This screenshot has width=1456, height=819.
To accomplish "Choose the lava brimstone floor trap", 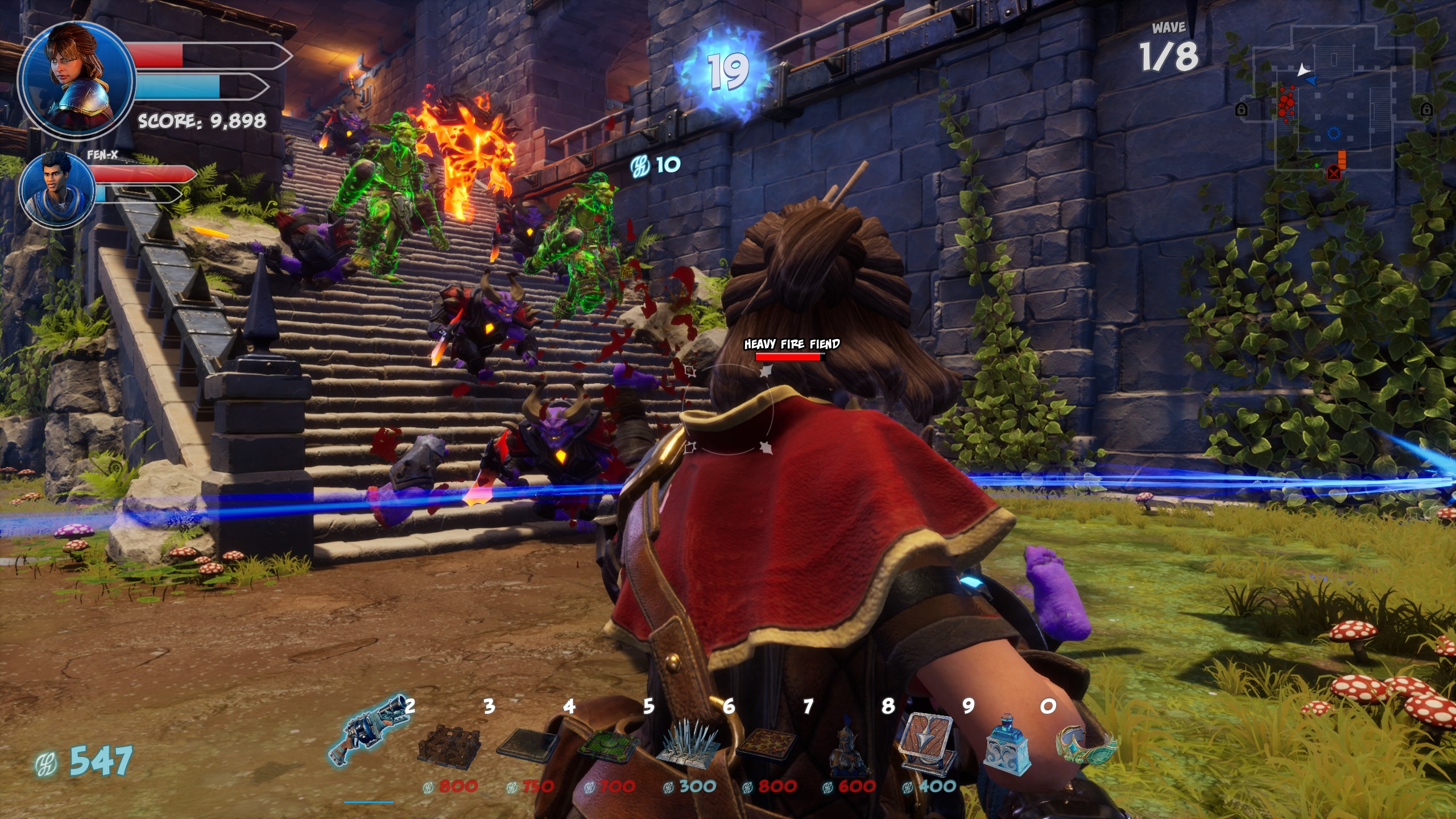I will (x=767, y=744).
